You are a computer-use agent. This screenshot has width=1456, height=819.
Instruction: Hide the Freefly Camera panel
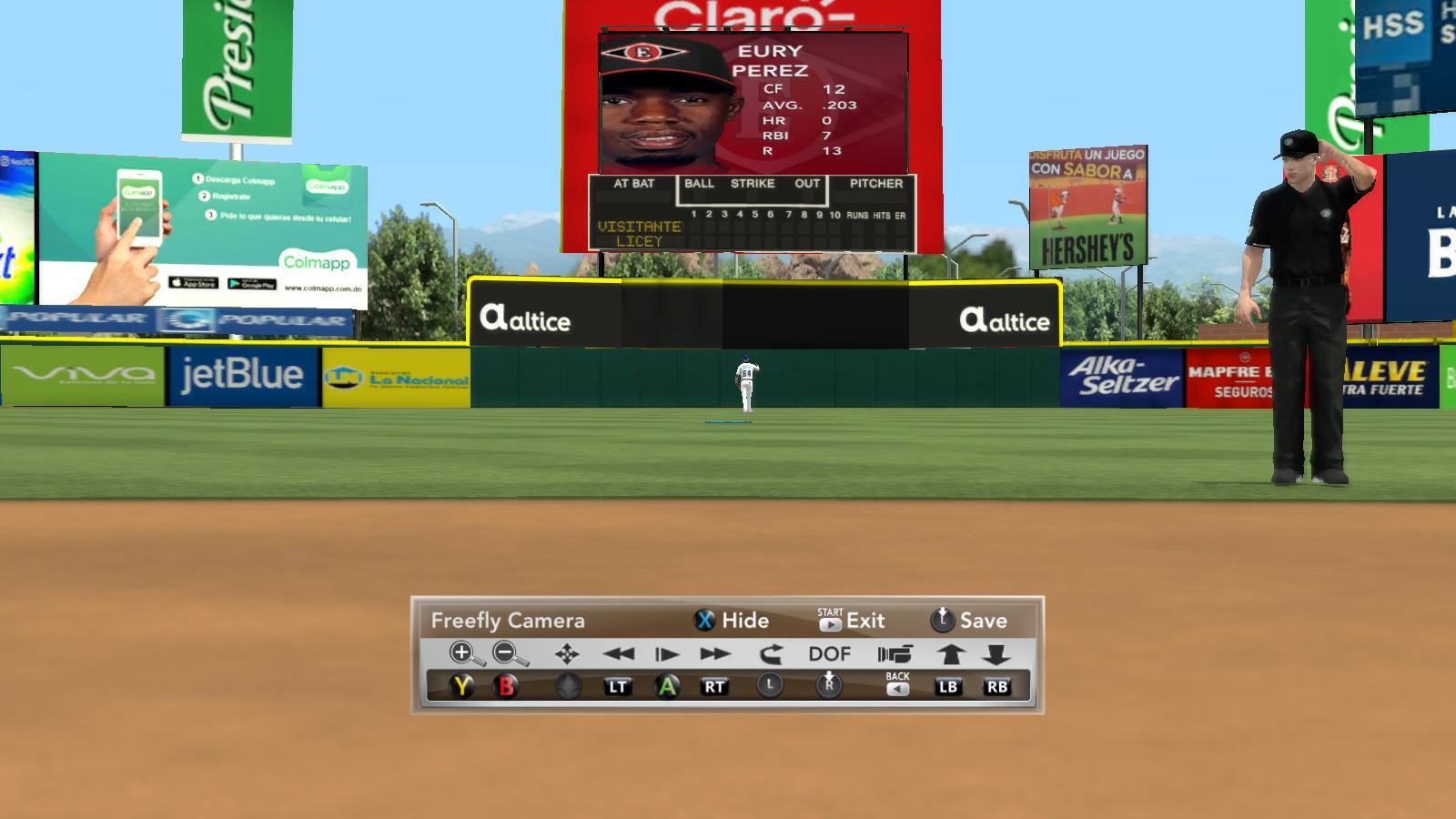tap(732, 621)
